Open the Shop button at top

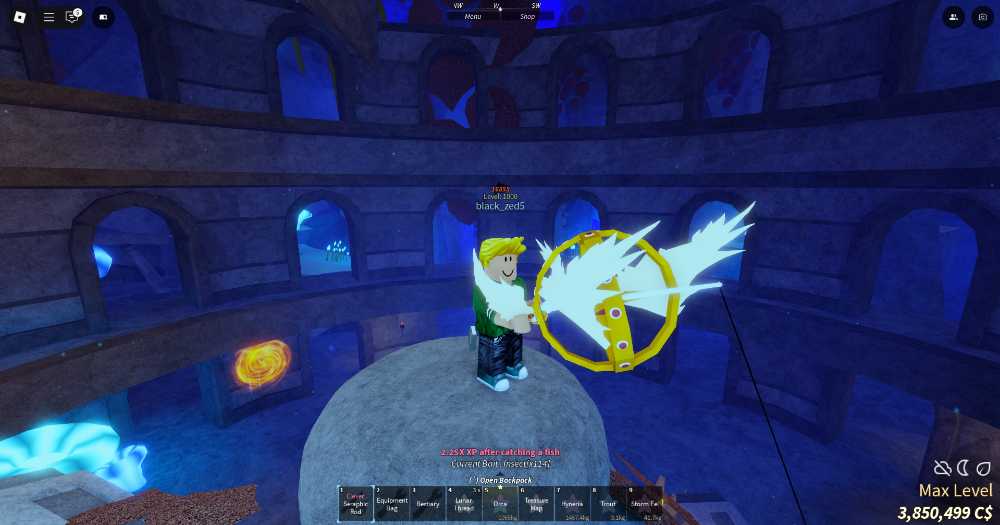point(527,16)
